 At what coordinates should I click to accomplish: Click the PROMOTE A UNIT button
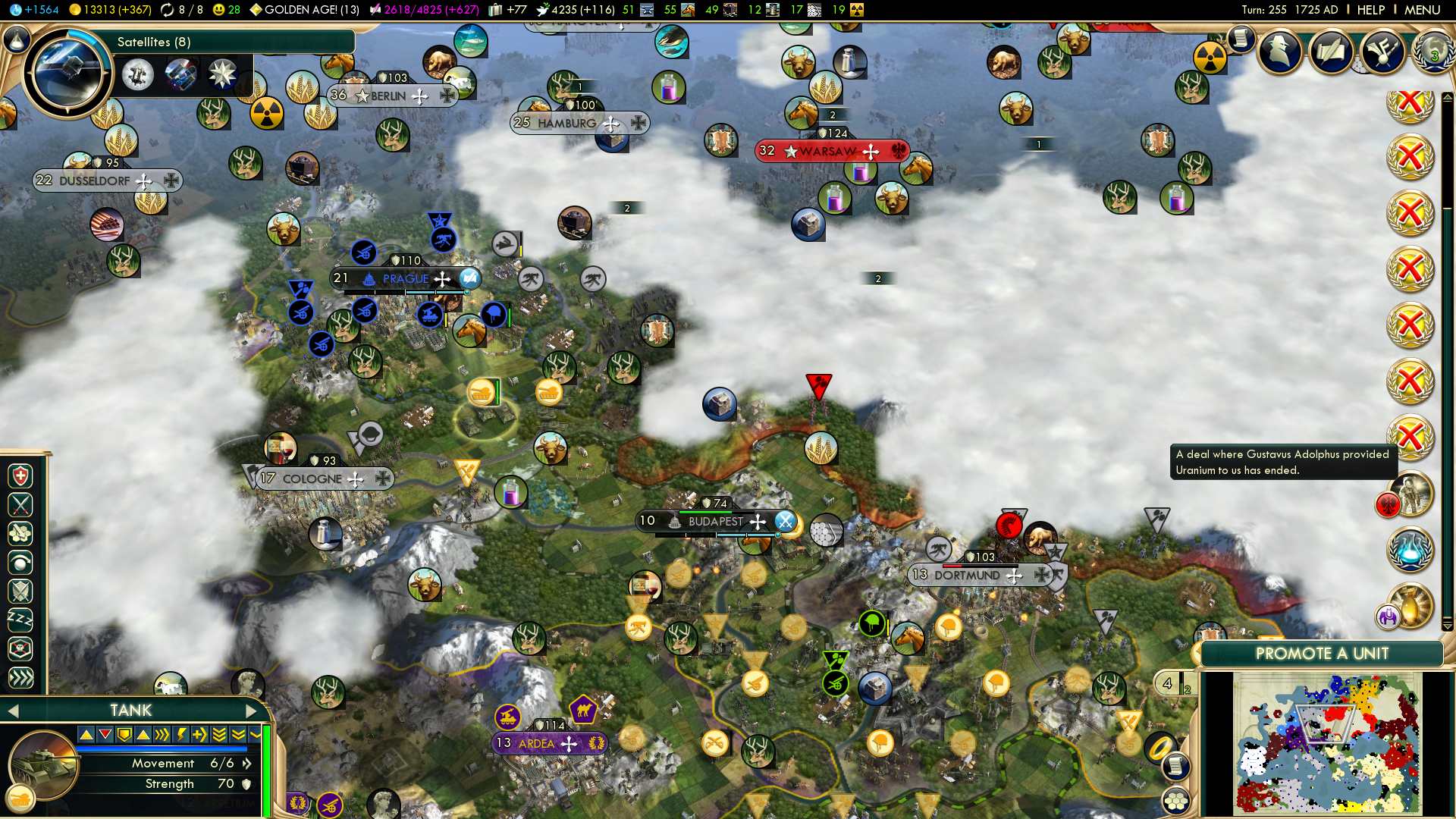tap(1322, 654)
